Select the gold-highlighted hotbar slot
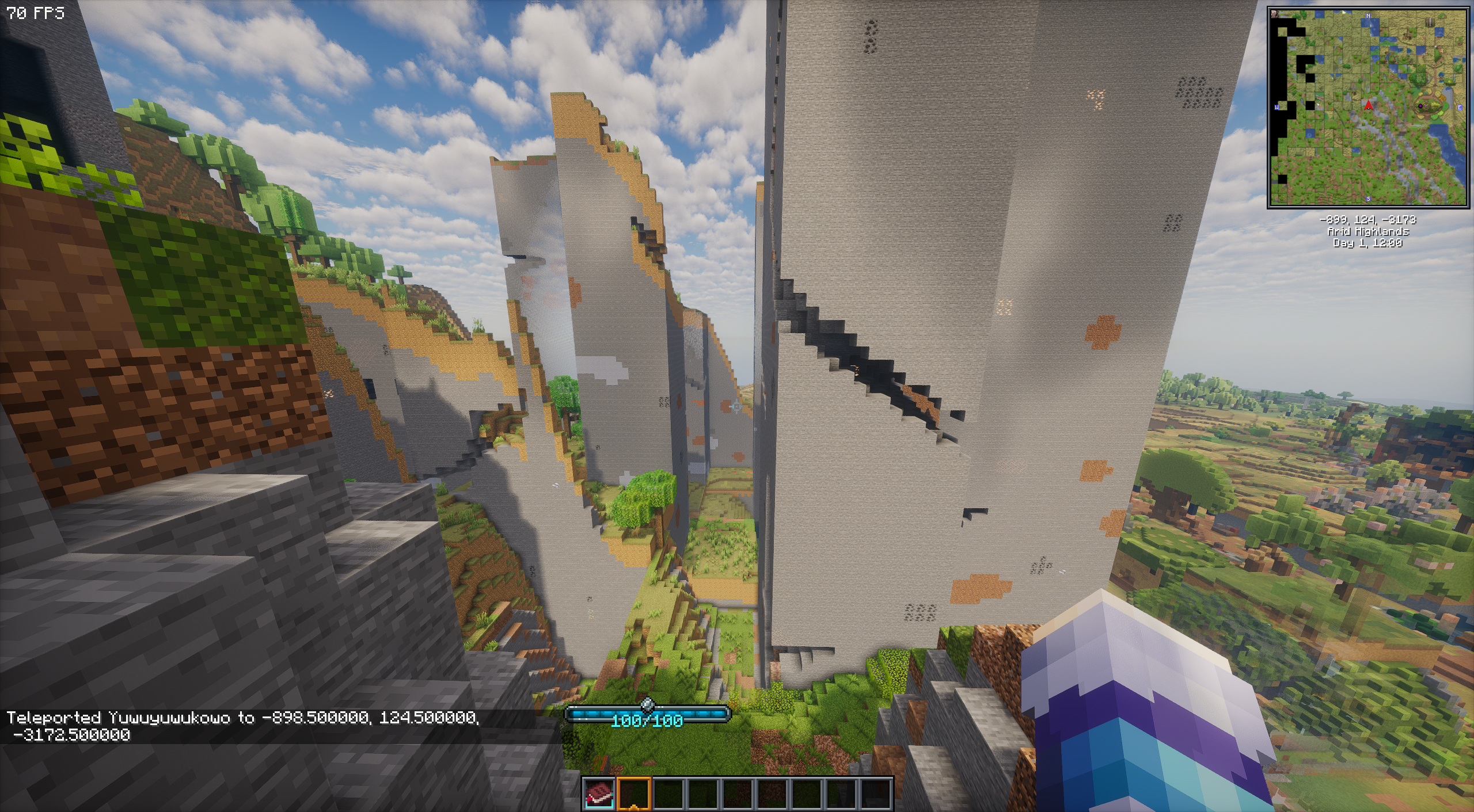Screen dimensions: 1474x812 [634, 794]
